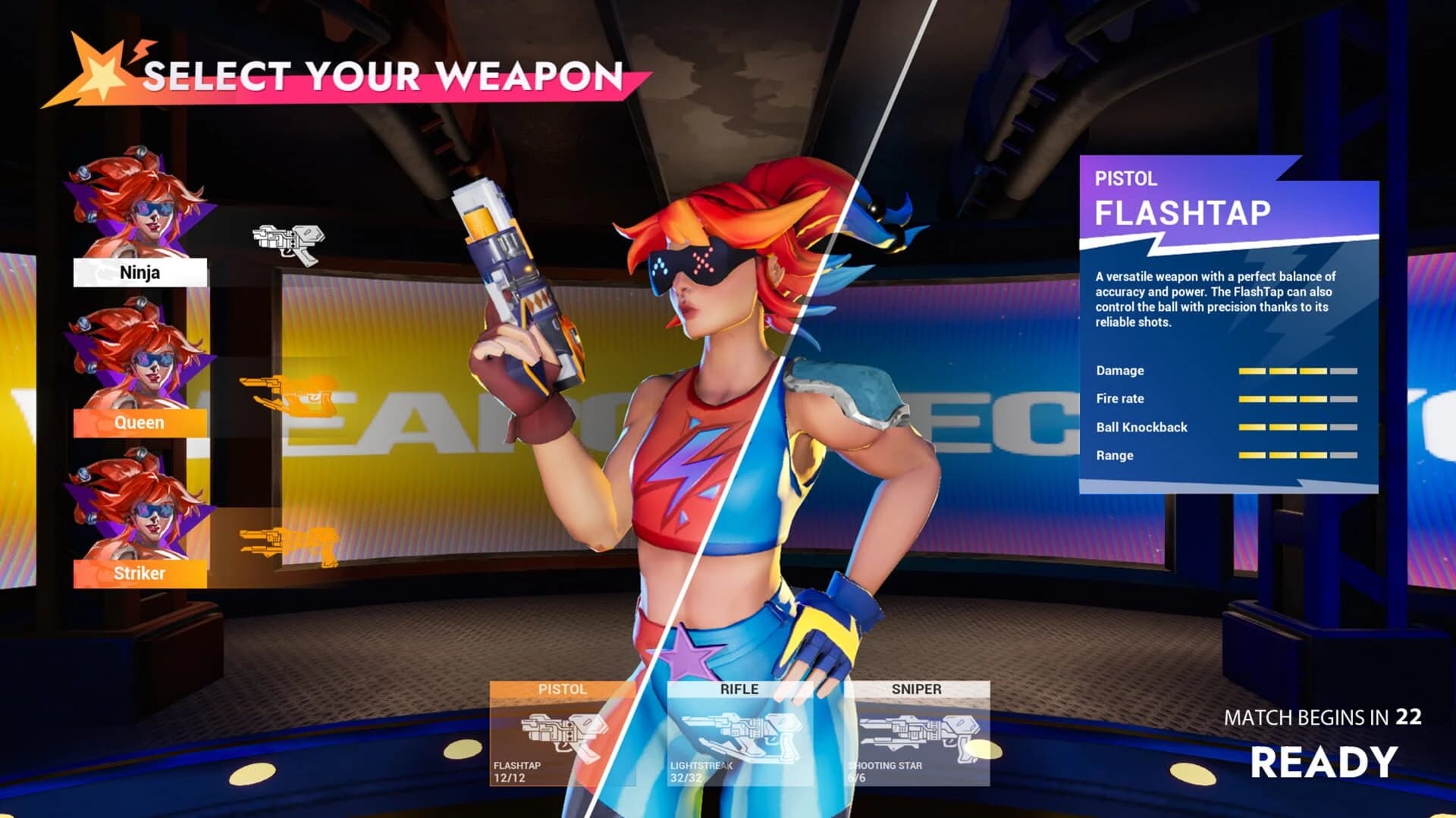Switch selection to the Striker loadout
Screen dimensions: 1456x818
tap(140, 575)
